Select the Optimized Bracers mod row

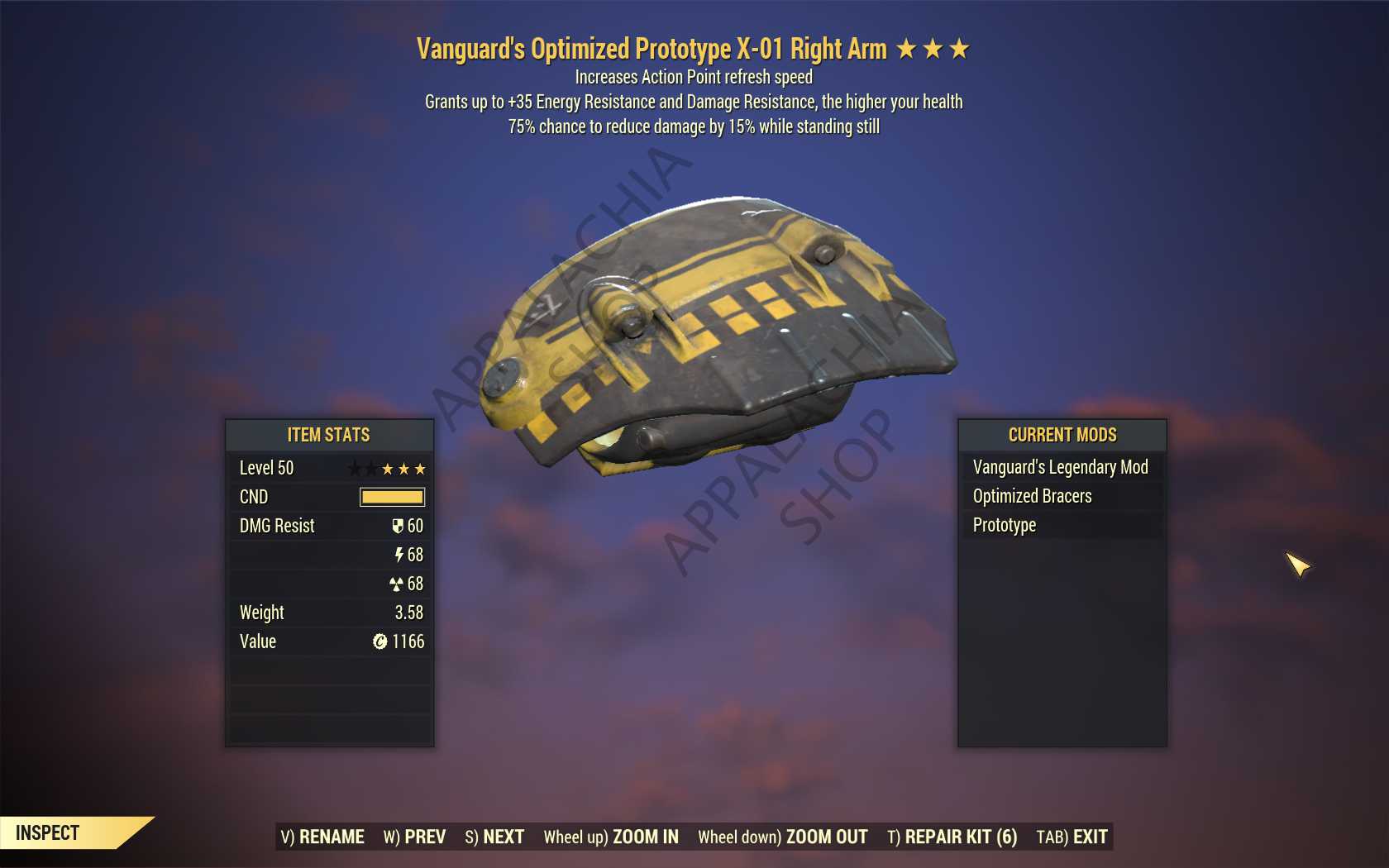[x=1033, y=496]
